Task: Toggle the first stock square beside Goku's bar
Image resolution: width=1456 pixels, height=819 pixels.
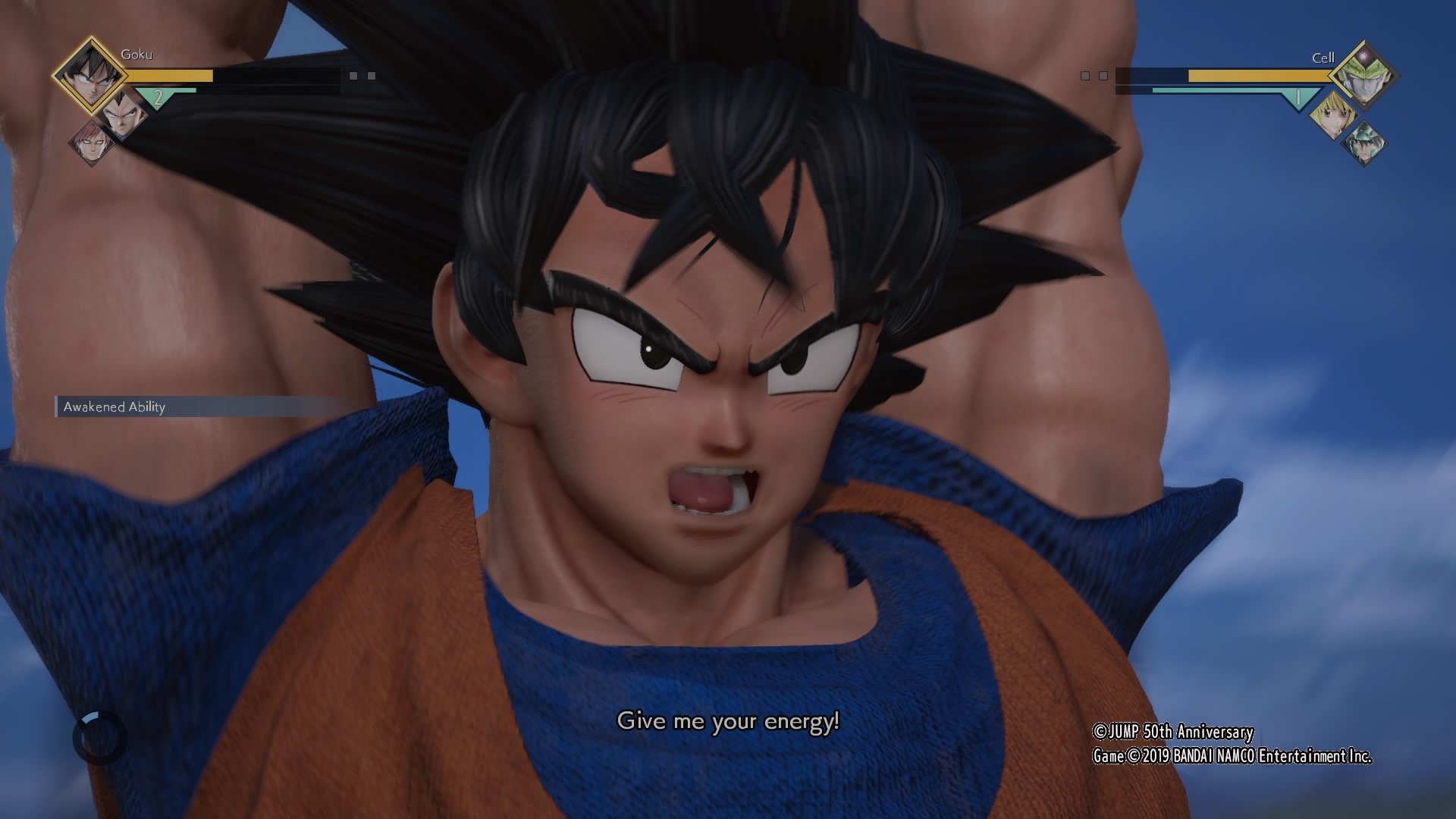Action: 353,74
